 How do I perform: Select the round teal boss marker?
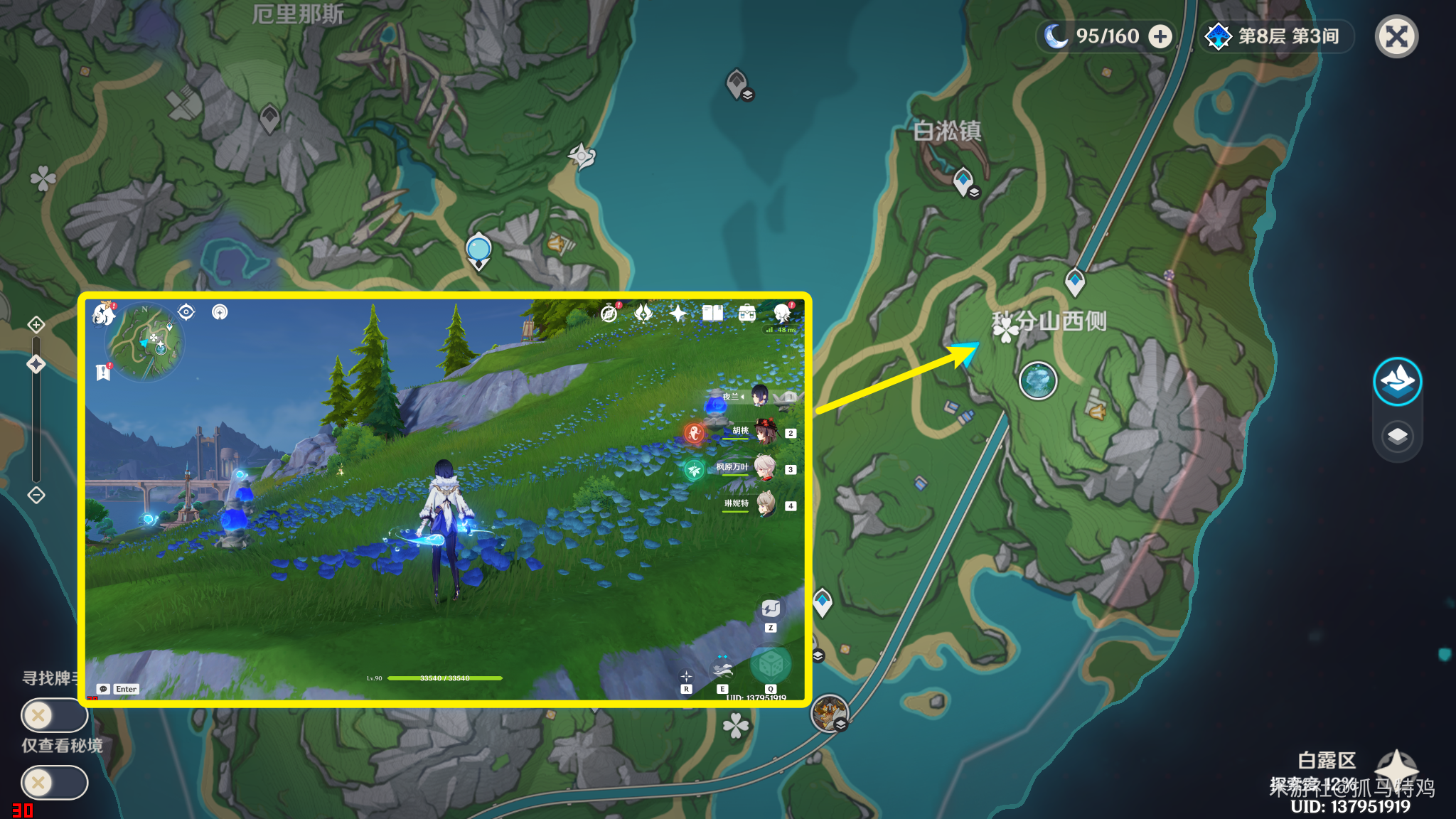[x=1037, y=380]
